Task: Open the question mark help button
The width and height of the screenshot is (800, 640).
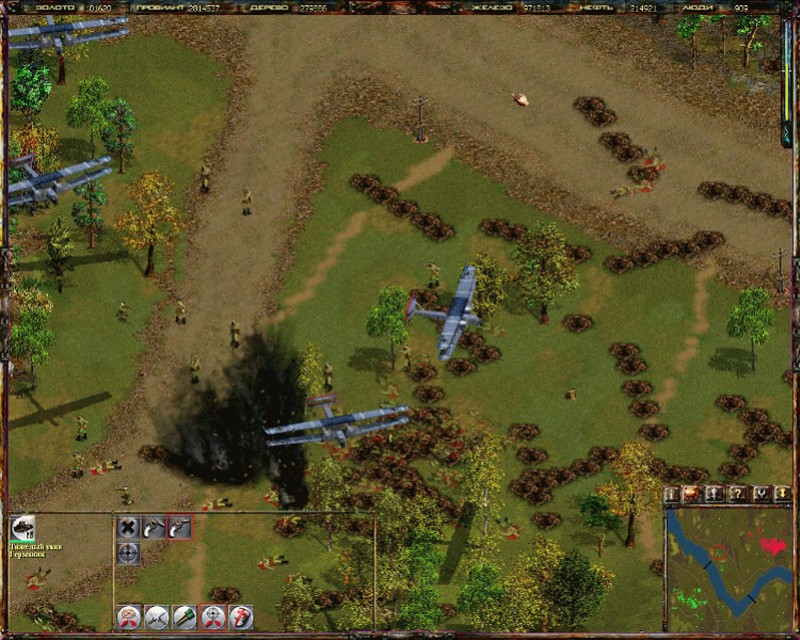Action: 738,494
